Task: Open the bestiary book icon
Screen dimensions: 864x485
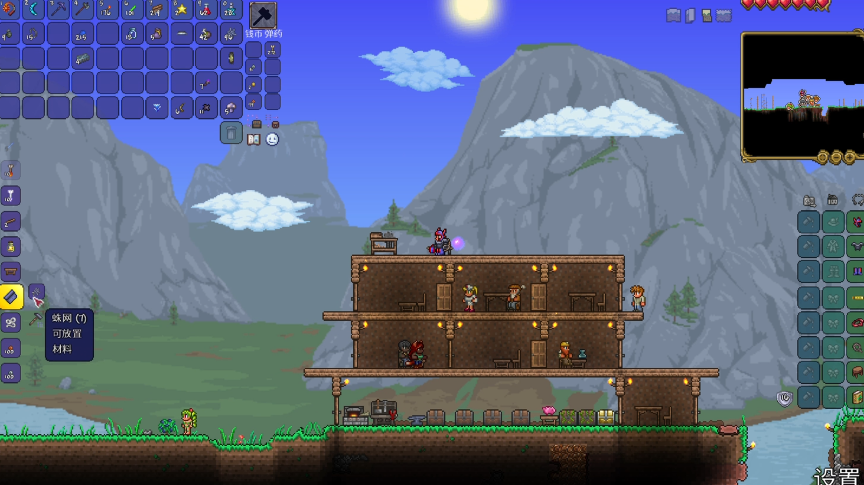Action: tap(254, 140)
